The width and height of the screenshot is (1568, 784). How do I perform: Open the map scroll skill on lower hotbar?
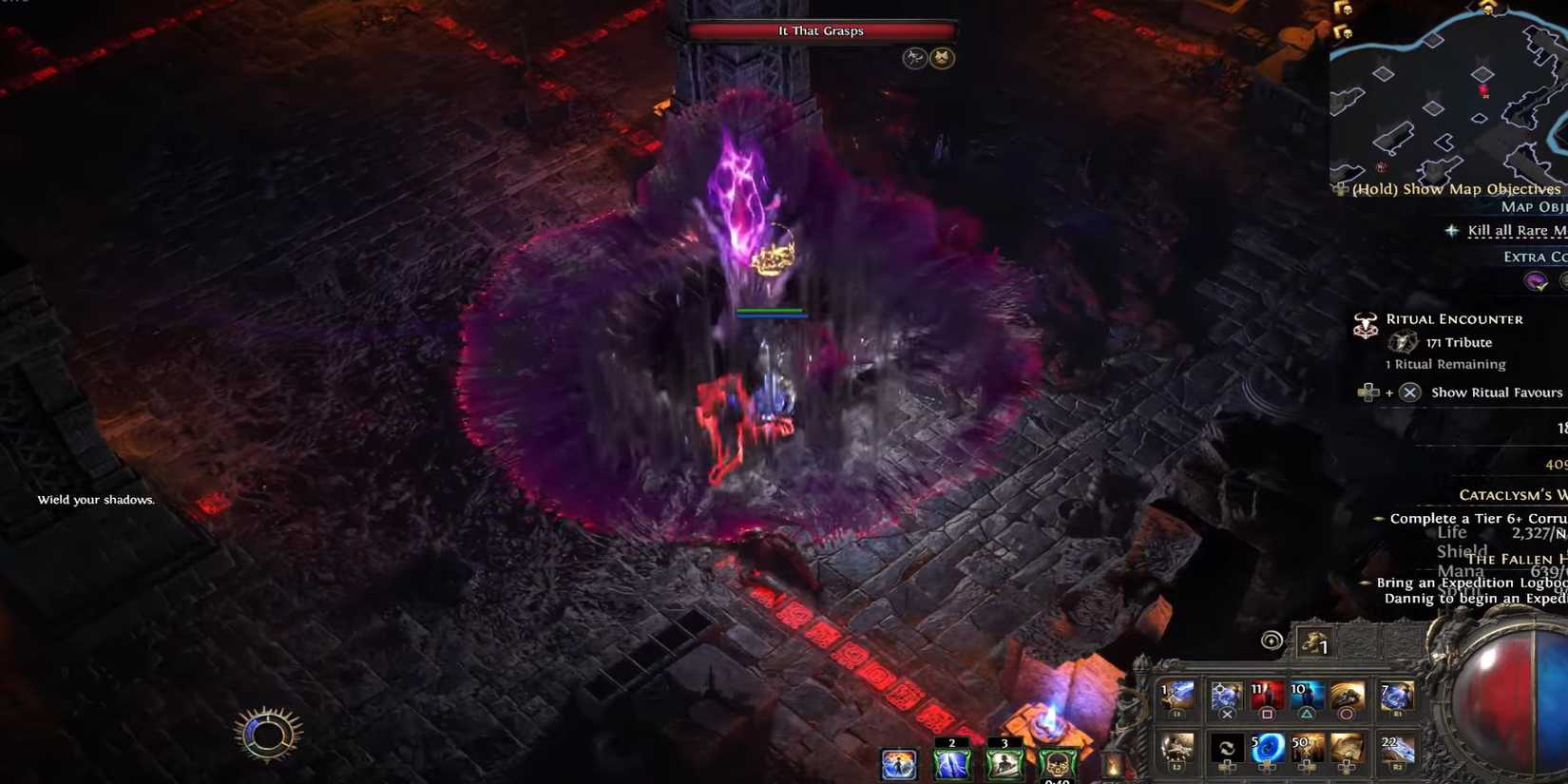(x=1348, y=749)
